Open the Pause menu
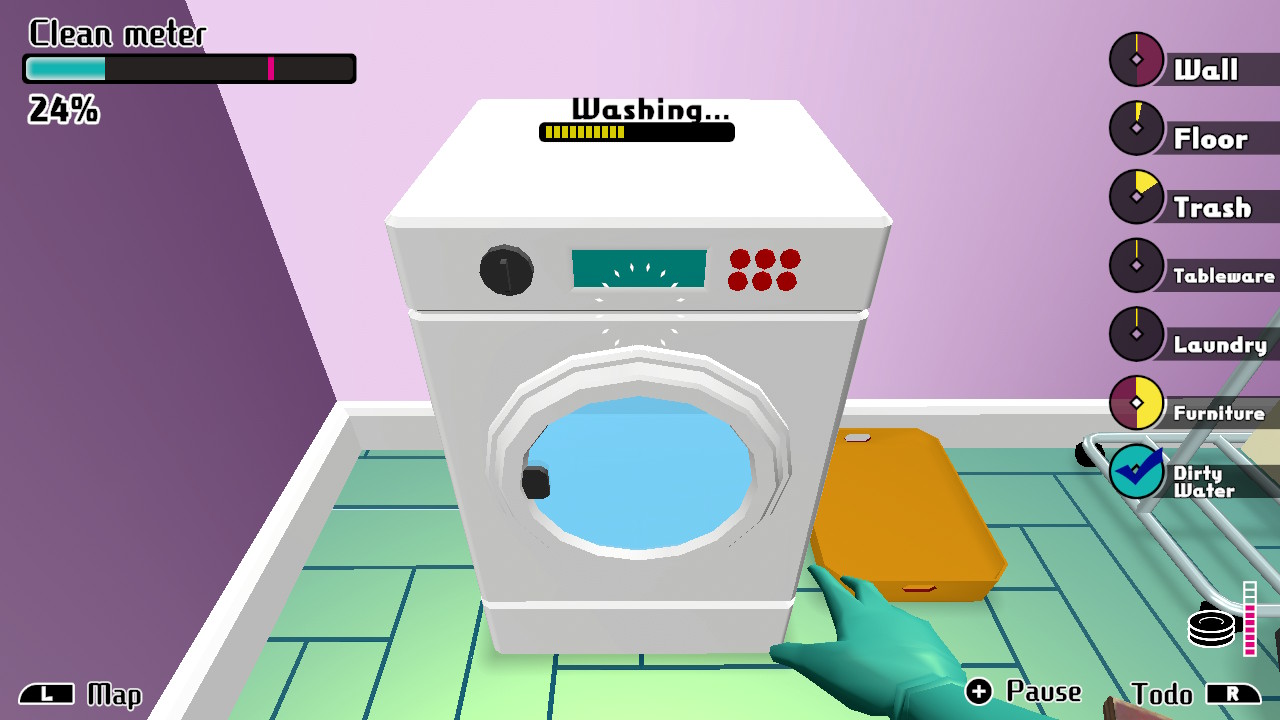The image size is (1280, 720). click(1022, 690)
